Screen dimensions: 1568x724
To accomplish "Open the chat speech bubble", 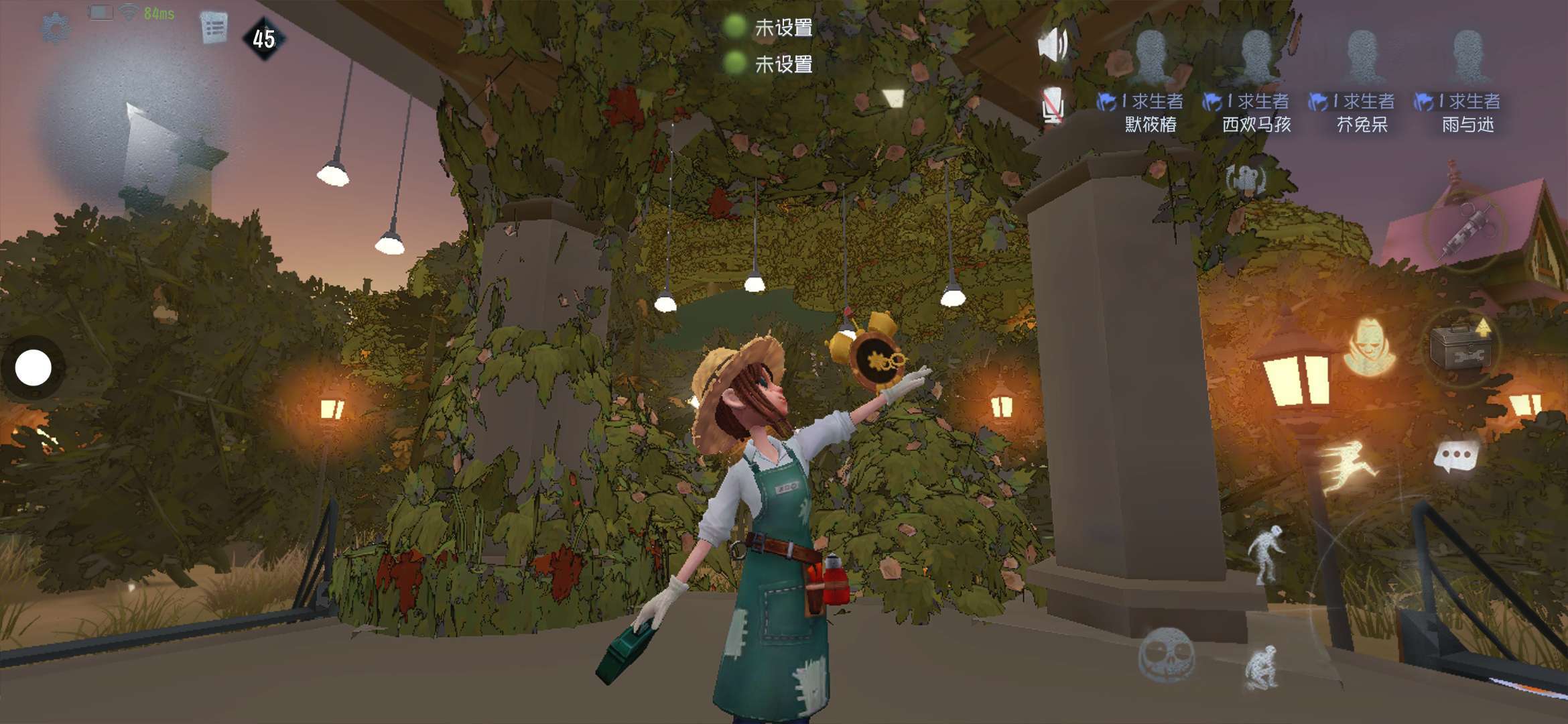I will [x=1455, y=457].
